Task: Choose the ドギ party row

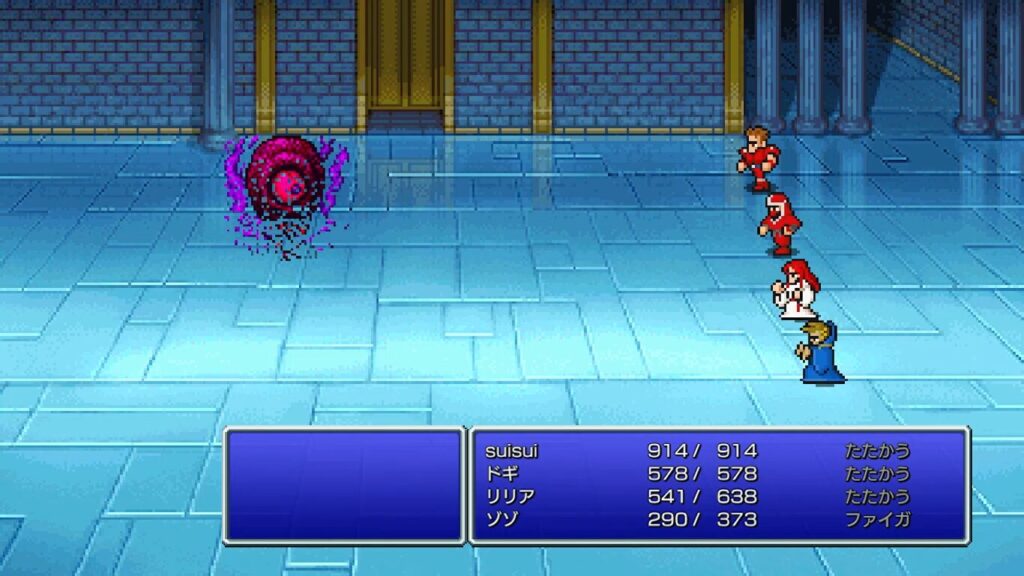Action: point(502,474)
